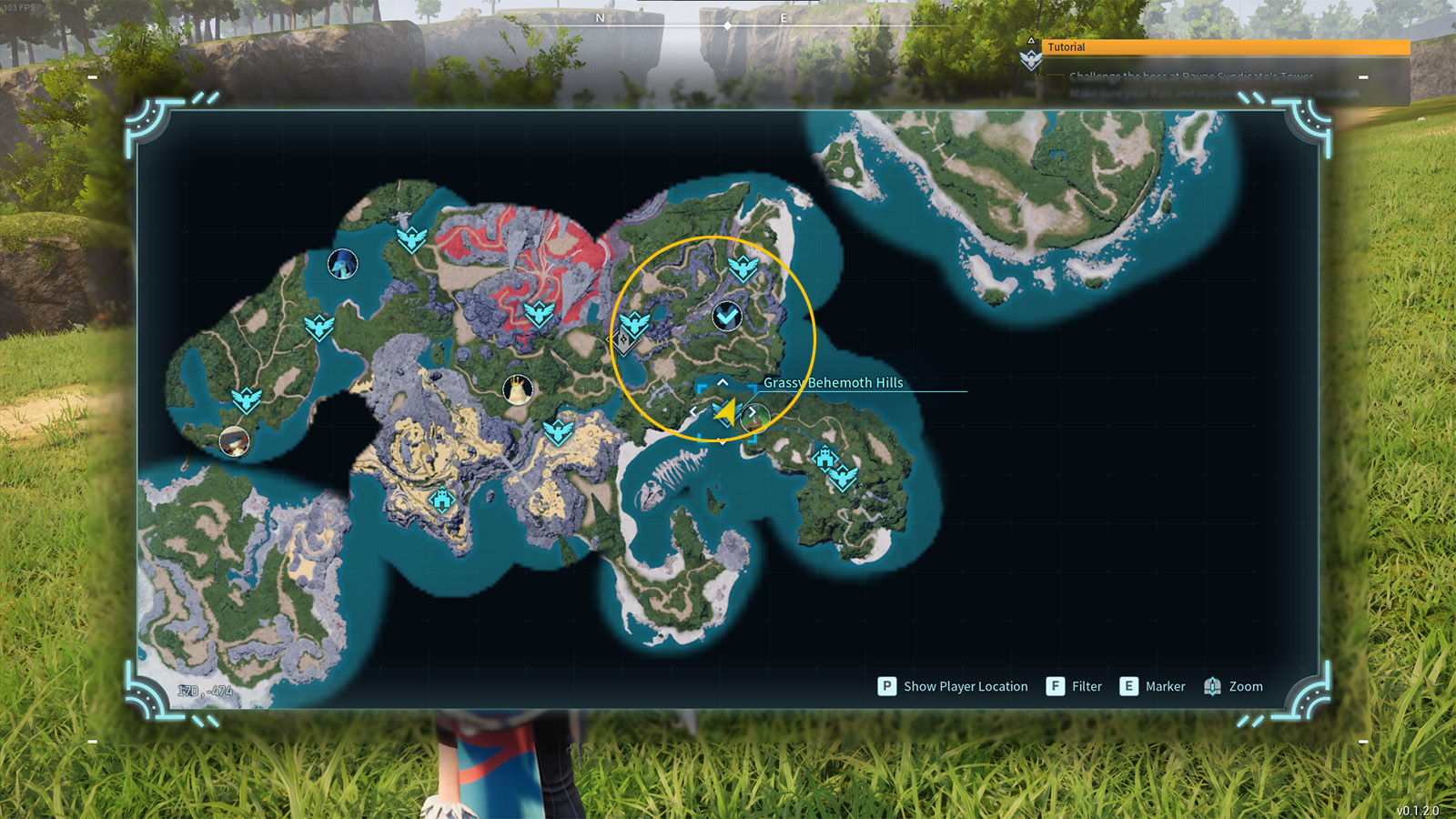
Task: Click the up chevron above the selected map point
Action: click(723, 382)
